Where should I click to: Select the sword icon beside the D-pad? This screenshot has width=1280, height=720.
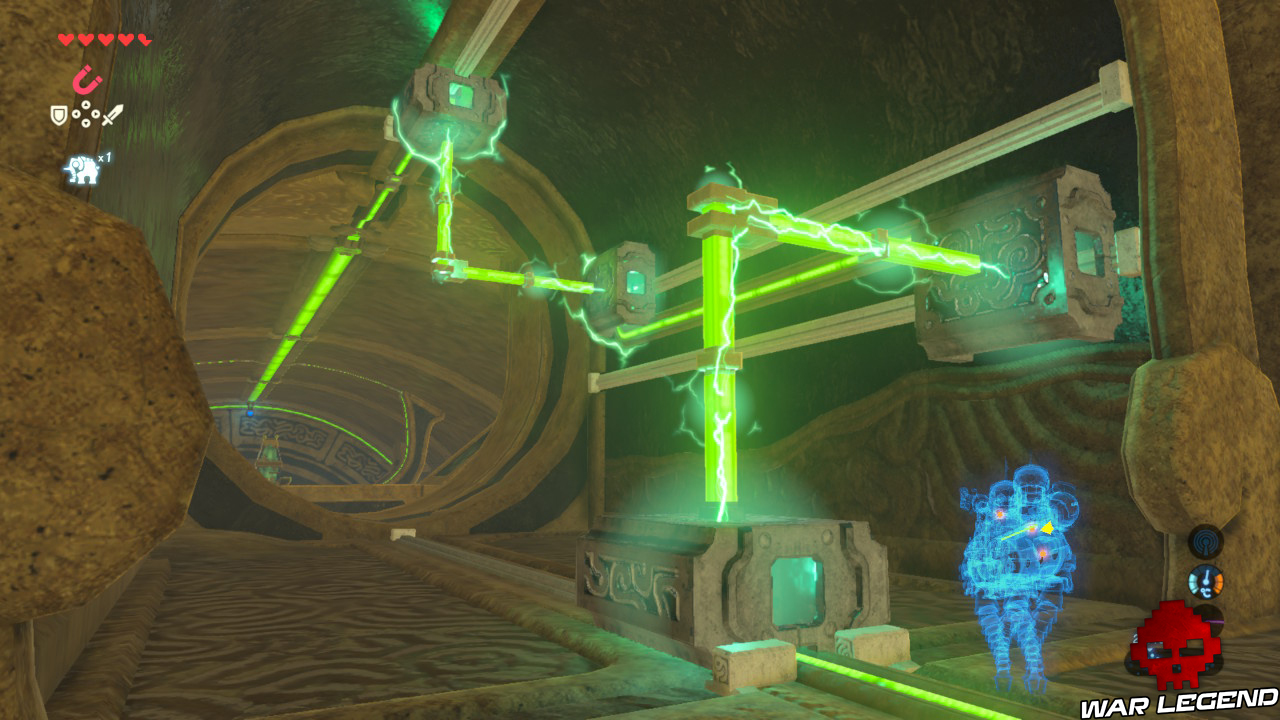point(112,114)
